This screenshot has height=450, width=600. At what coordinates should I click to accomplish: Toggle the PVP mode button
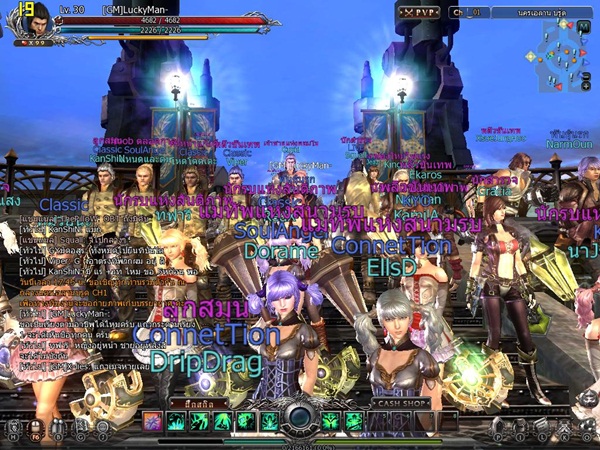[x=419, y=12]
